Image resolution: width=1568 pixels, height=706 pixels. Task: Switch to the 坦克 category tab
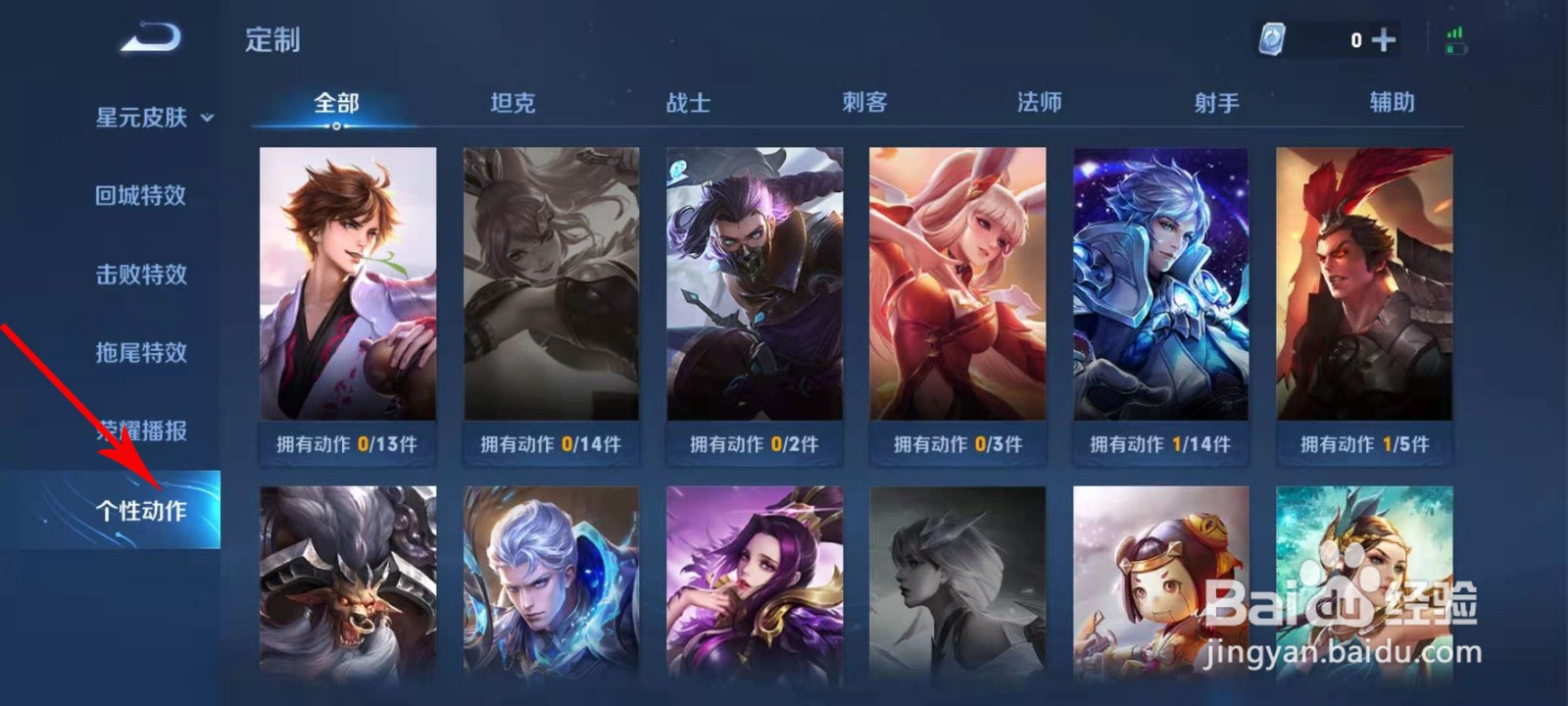[513, 101]
